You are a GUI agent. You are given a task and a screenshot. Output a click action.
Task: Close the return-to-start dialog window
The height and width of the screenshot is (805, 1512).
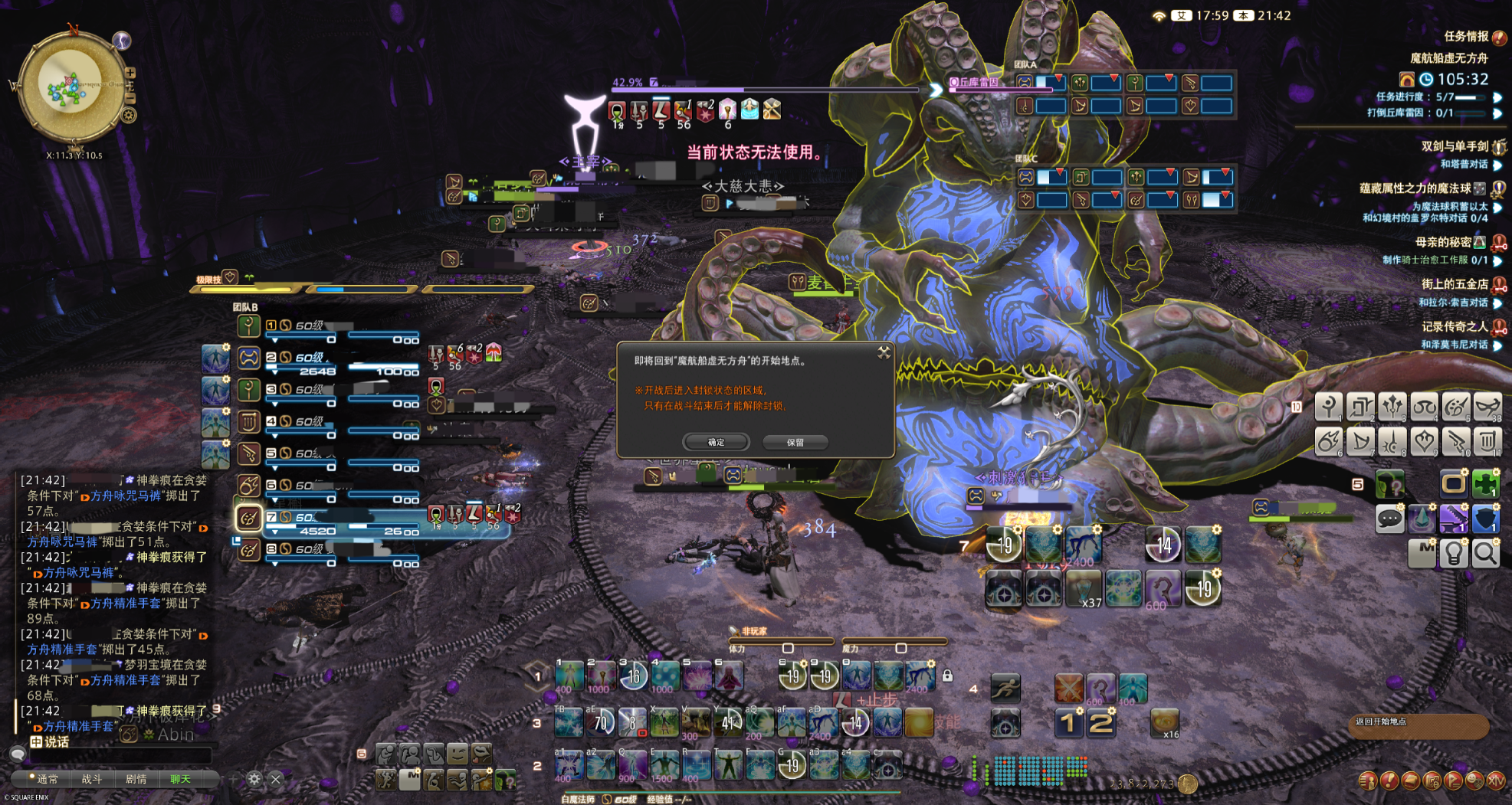884,352
